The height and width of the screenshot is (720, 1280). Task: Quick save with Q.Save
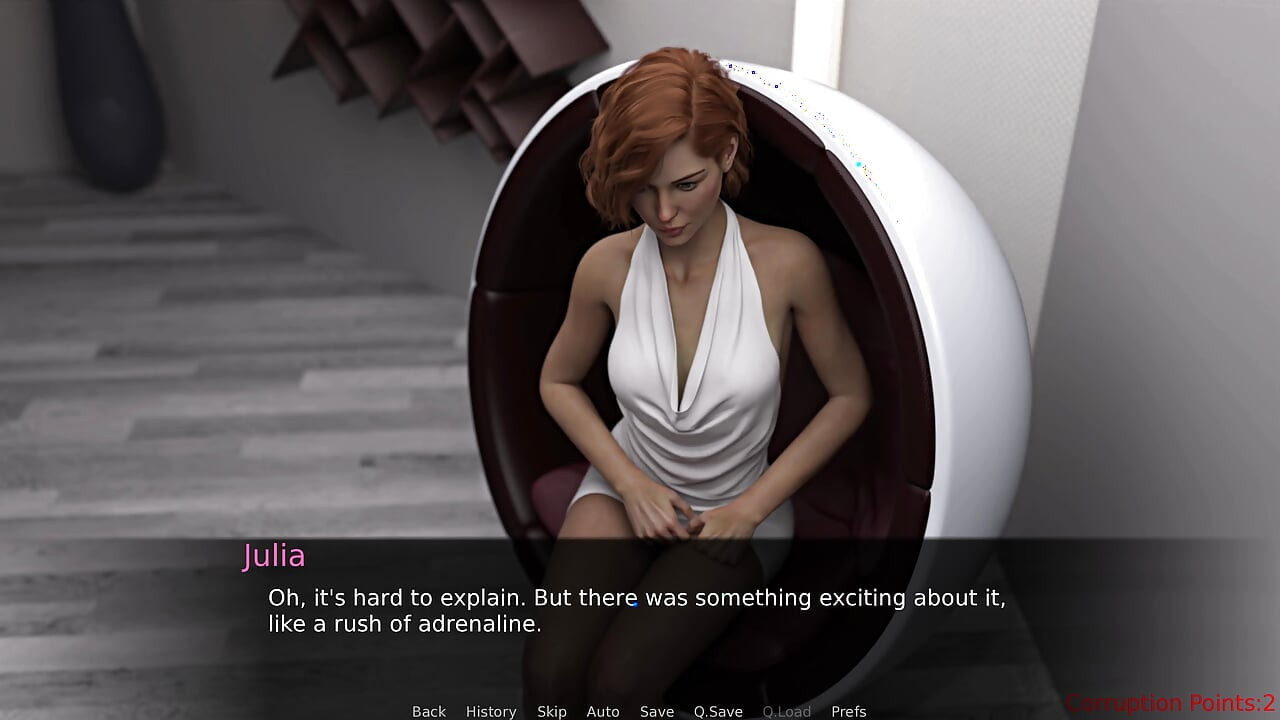click(x=718, y=711)
